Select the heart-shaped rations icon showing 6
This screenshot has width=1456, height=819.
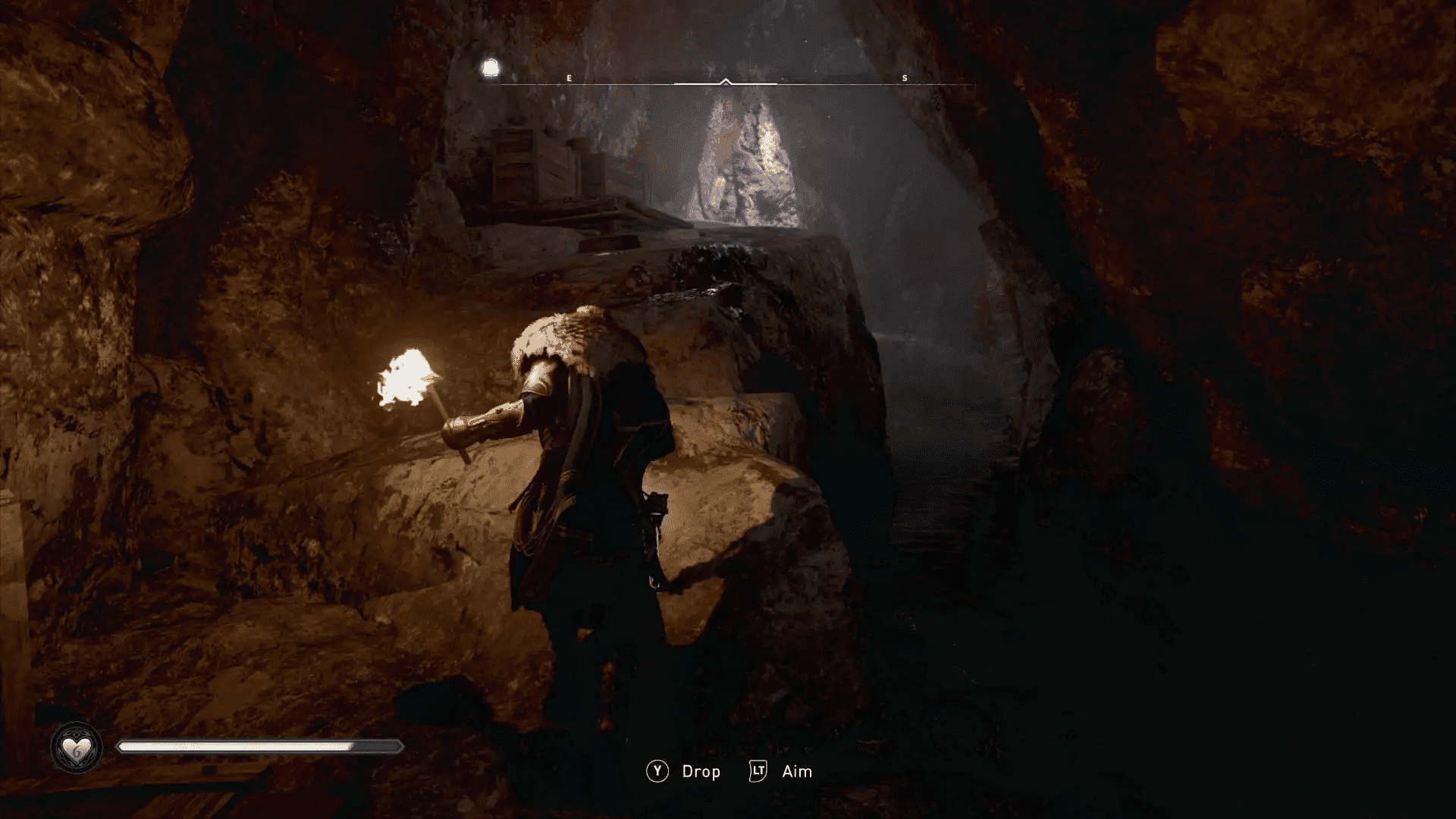(x=76, y=747)
